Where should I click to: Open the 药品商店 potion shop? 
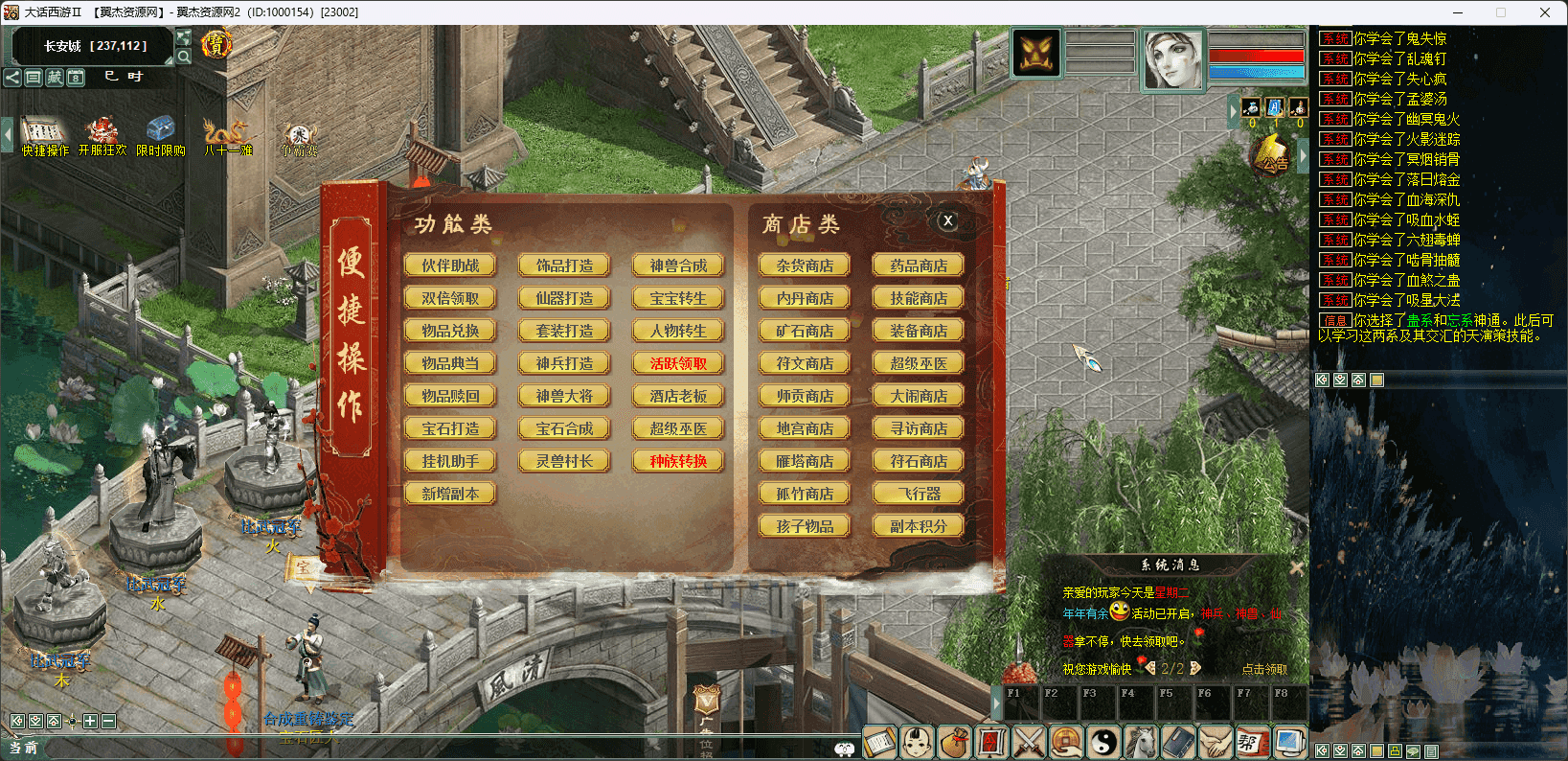point(919,265)
